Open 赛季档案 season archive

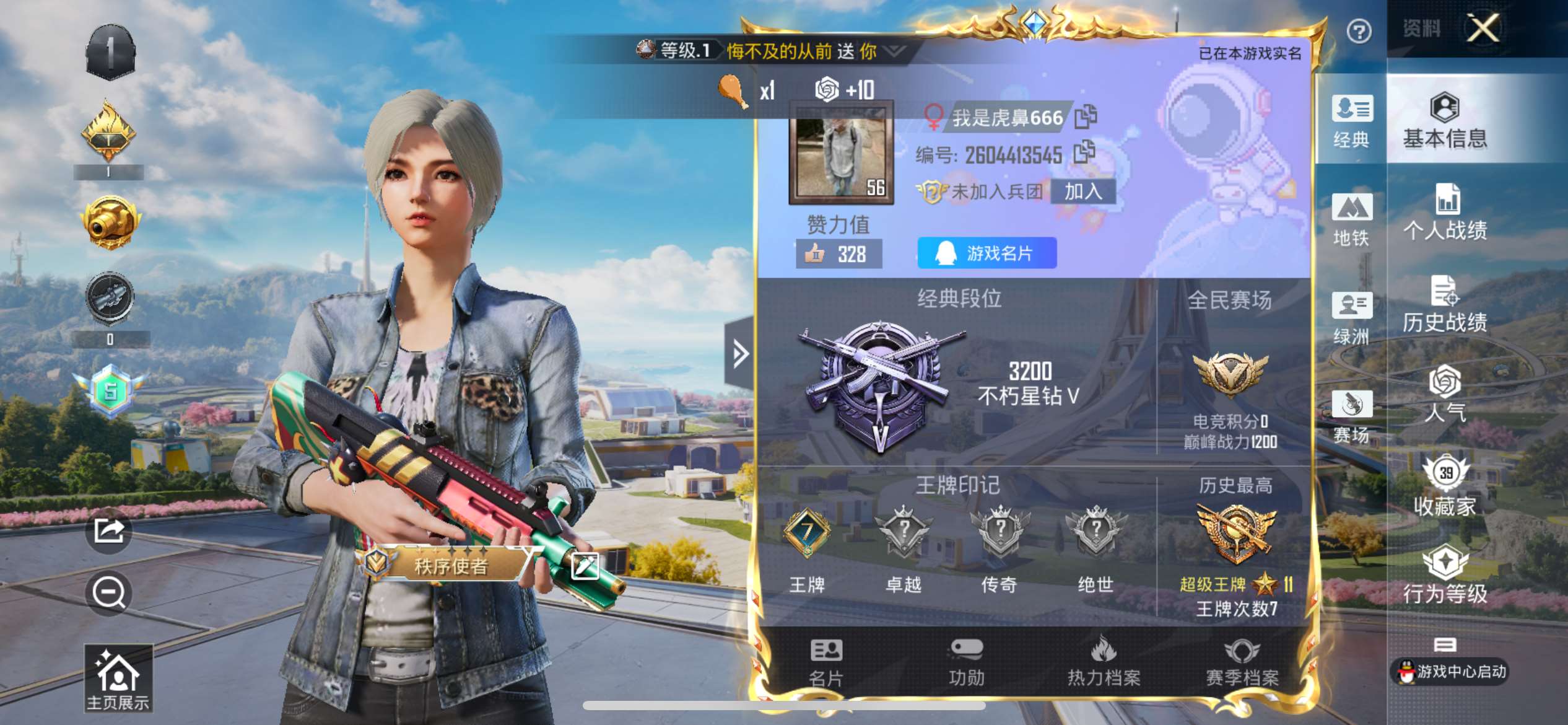pos(1242,663)
